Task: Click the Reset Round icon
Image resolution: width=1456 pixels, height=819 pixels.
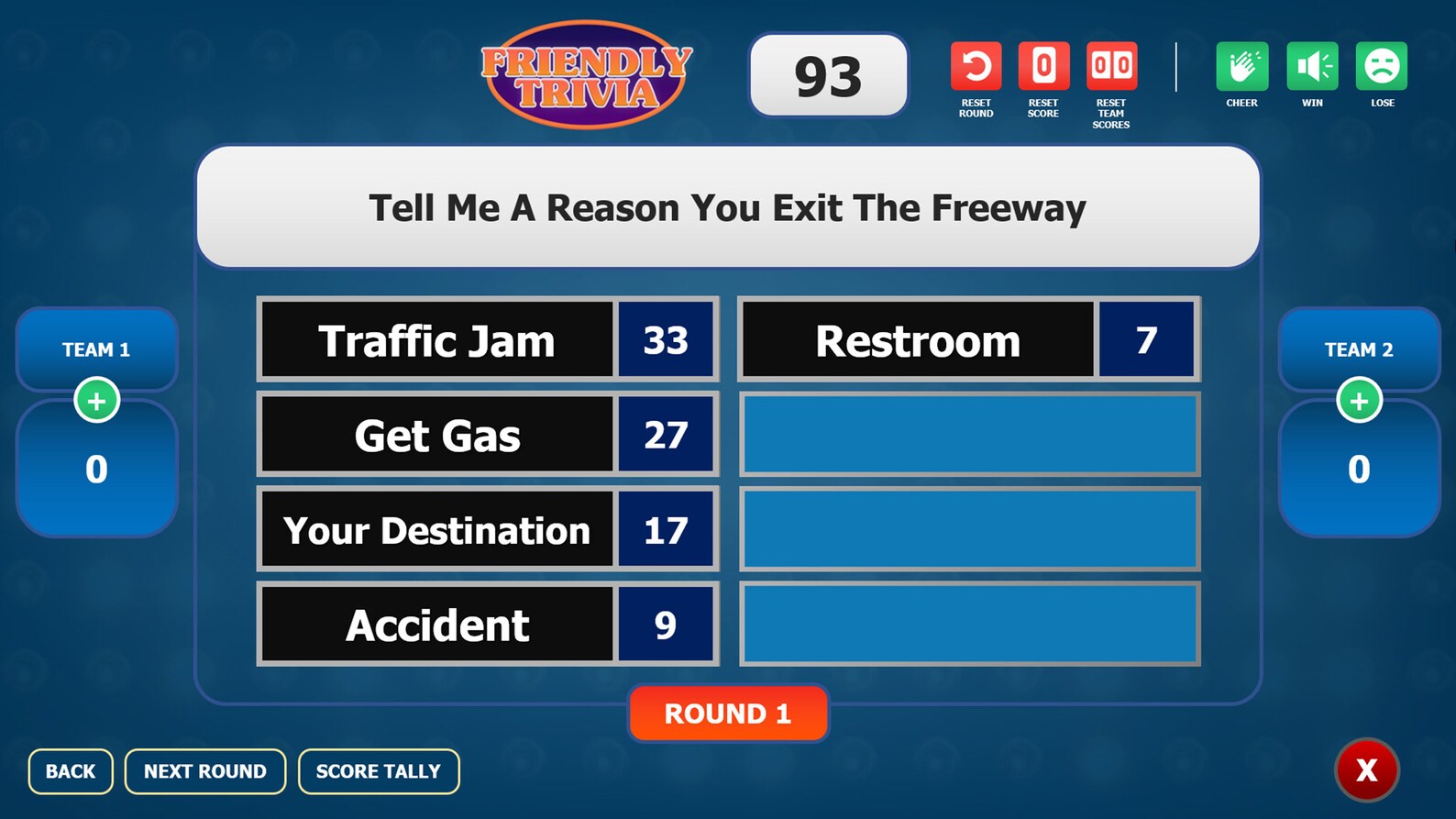Action: [x=976, y=66]
